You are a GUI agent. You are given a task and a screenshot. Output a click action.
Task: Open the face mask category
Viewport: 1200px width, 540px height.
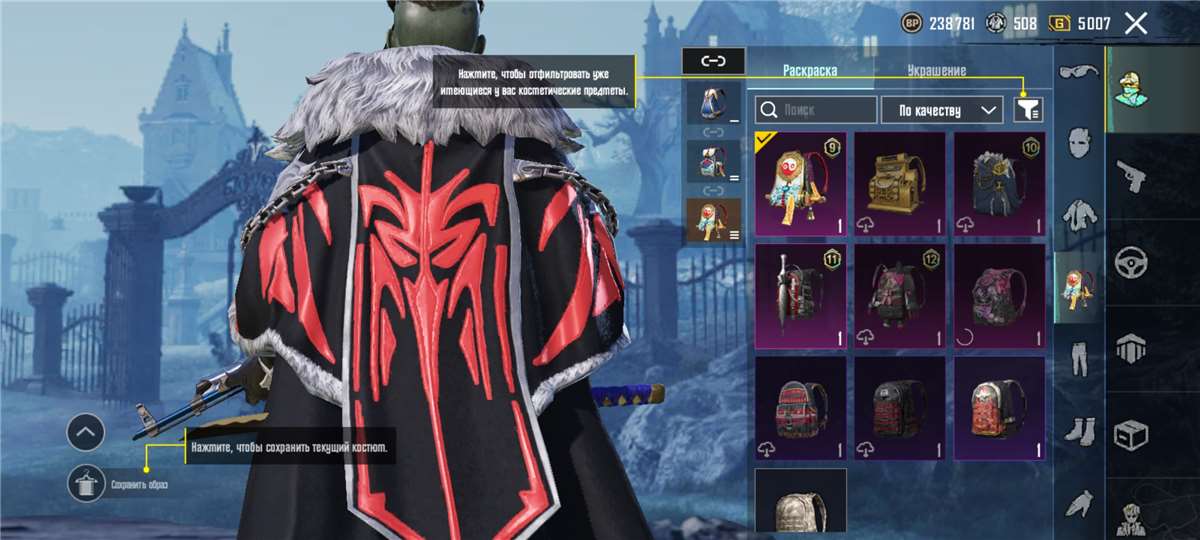[x=1079, y=142]
